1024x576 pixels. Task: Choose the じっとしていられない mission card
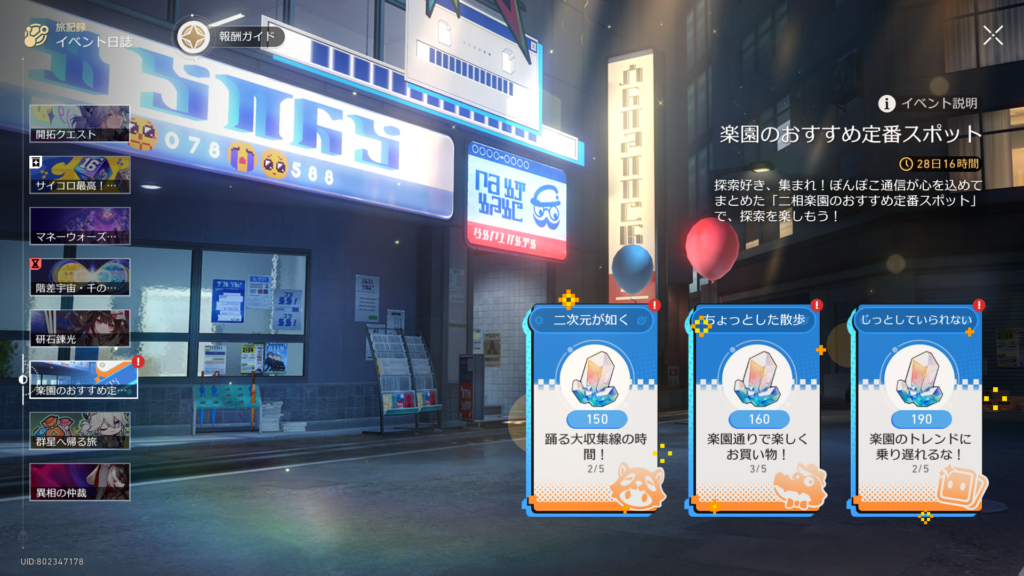[x=917, y=410]
